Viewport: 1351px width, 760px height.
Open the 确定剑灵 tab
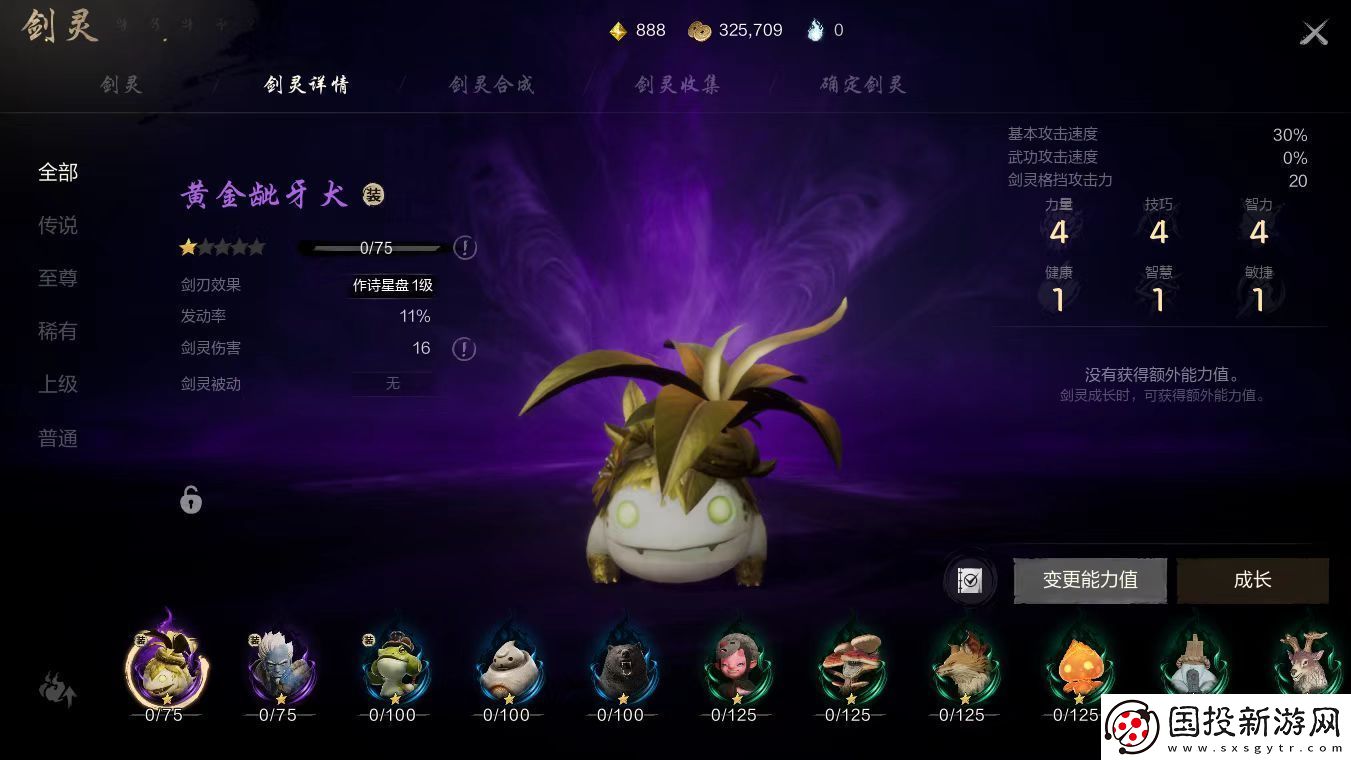(x=862, y=85)
